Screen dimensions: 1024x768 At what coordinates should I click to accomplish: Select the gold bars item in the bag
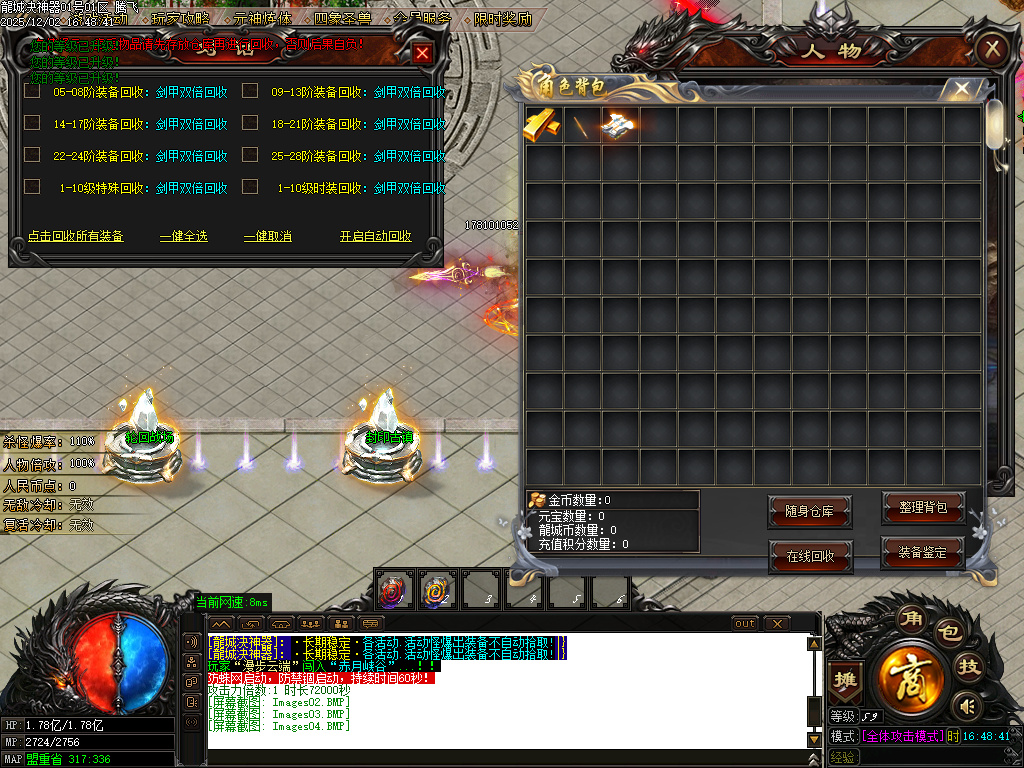coord(543,125)
